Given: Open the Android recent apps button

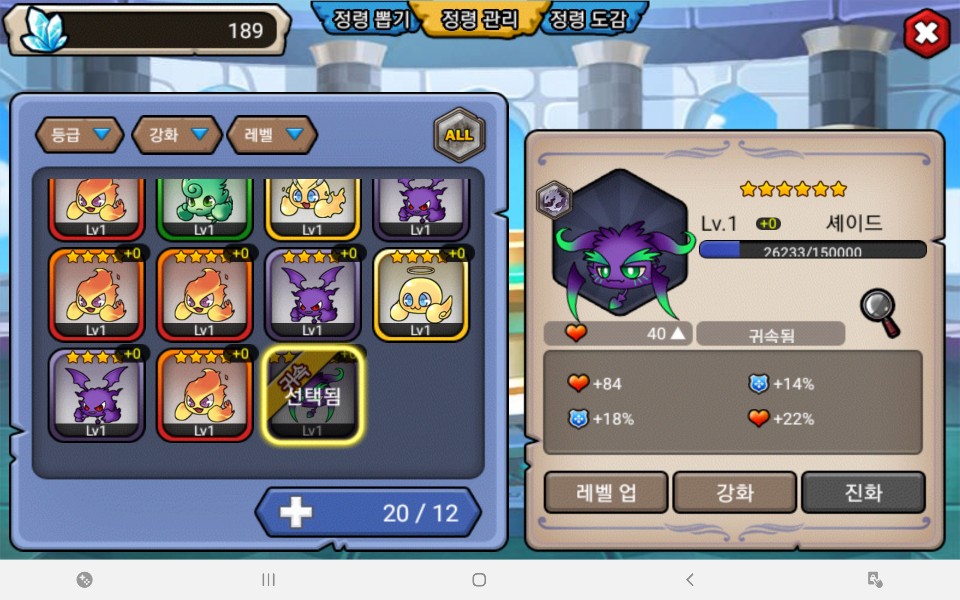Looking at the screenshot, I should [268, 579].
